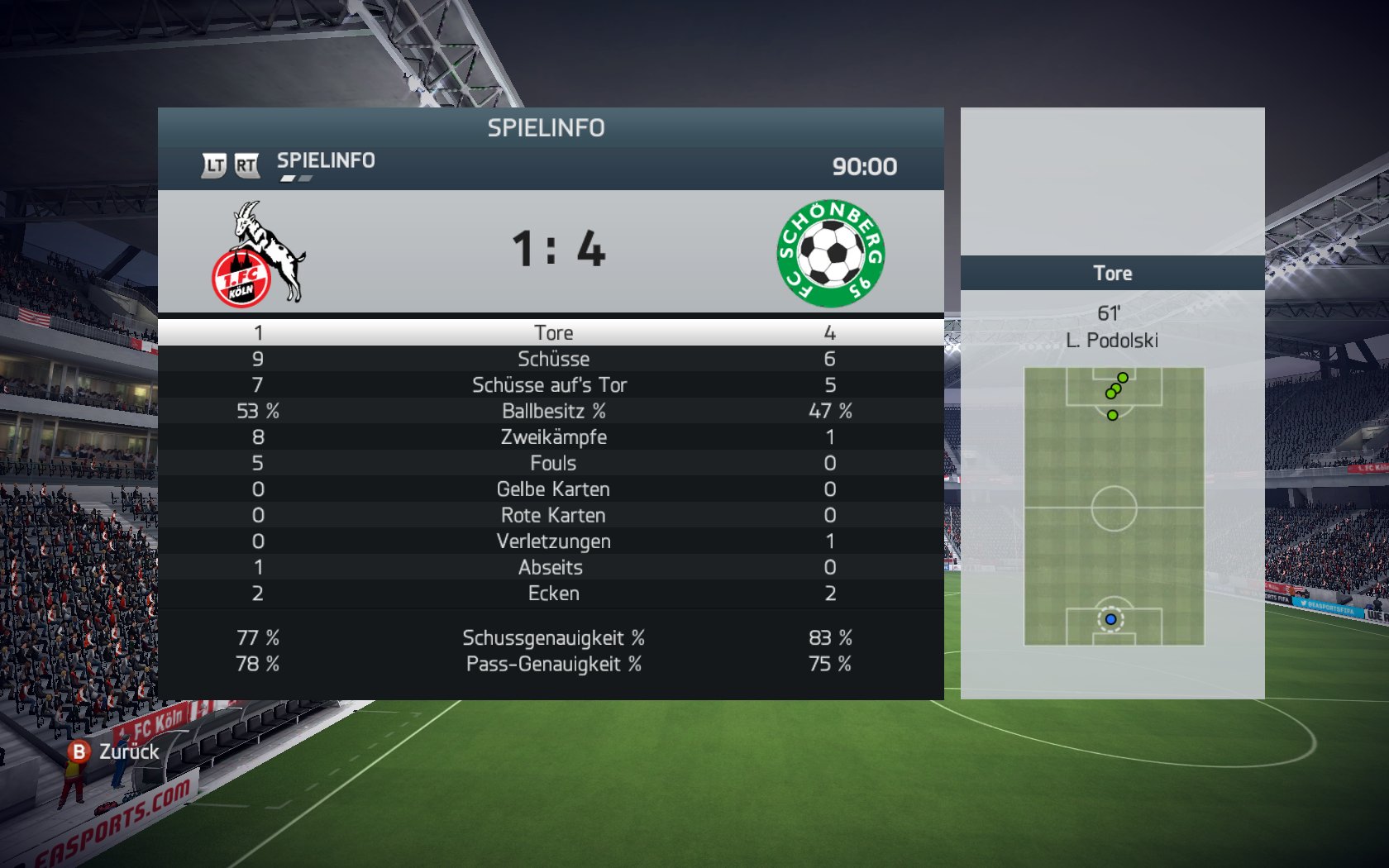Choose the Schüsse auf's Tor row

[550, 385]
